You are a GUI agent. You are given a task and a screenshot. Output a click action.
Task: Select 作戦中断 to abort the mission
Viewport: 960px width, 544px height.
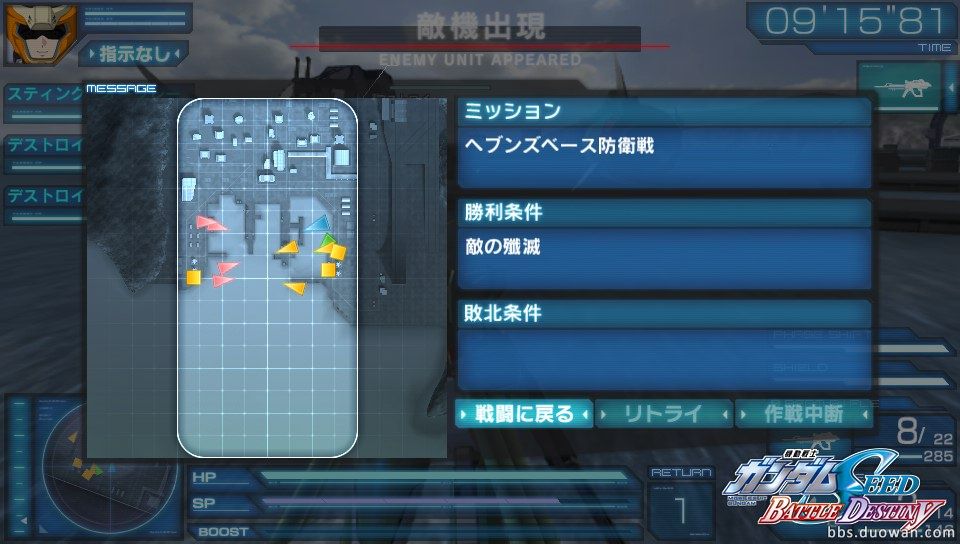[802, 414]
